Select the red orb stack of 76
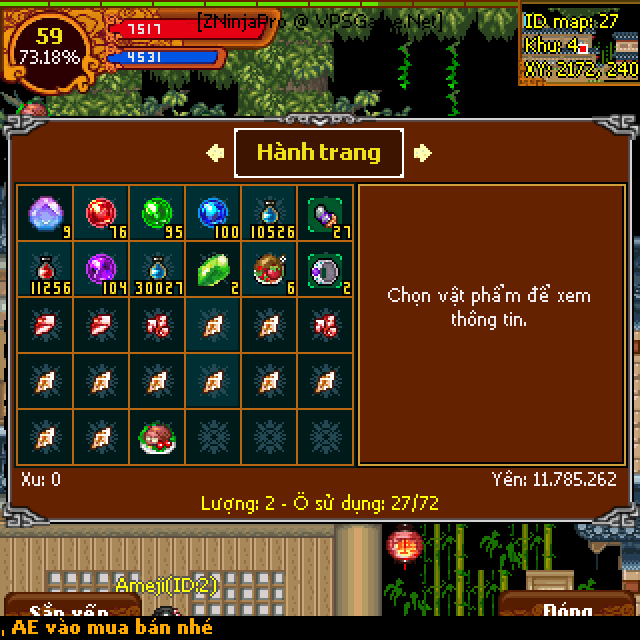Viewport: 640px width, 640px height. 101,214
